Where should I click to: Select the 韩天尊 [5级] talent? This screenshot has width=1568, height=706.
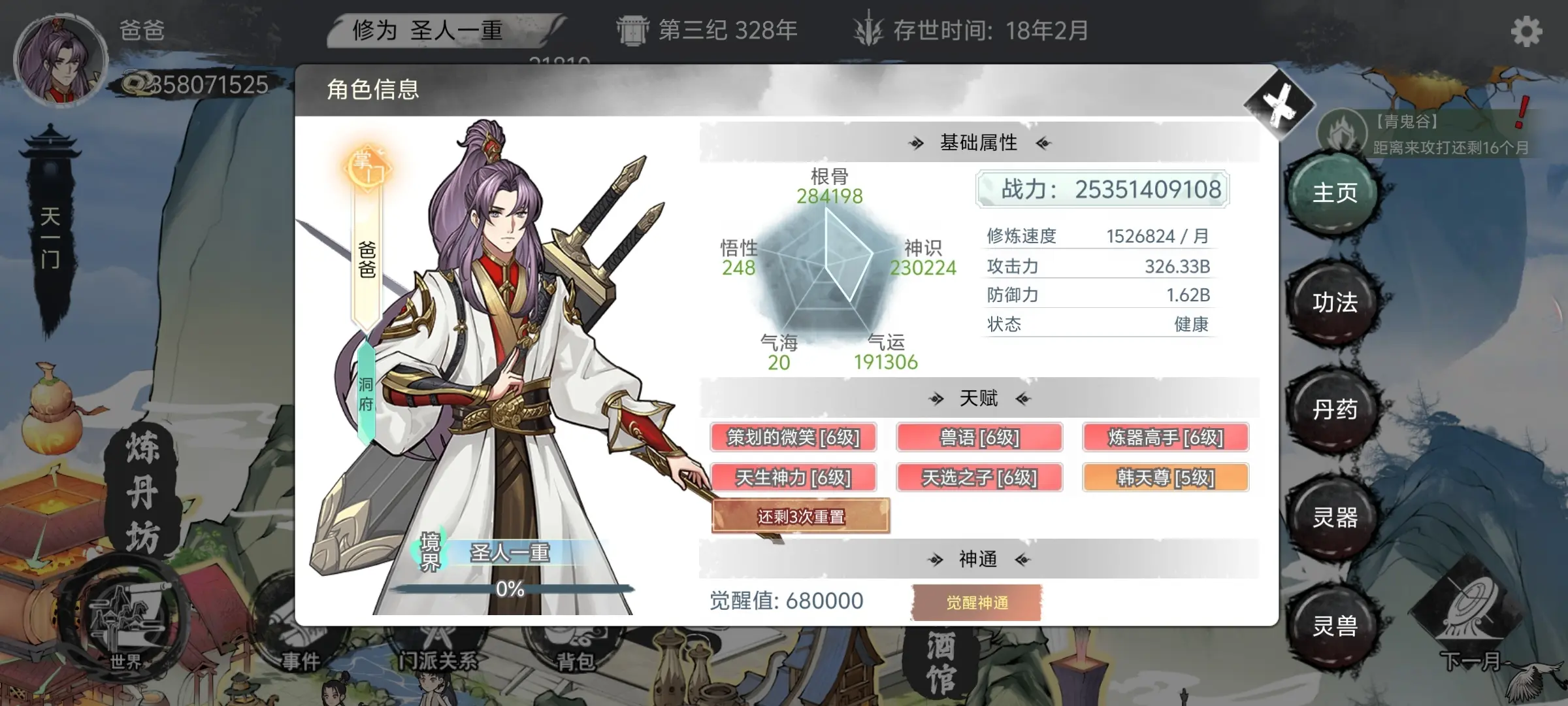[1165, 477]
